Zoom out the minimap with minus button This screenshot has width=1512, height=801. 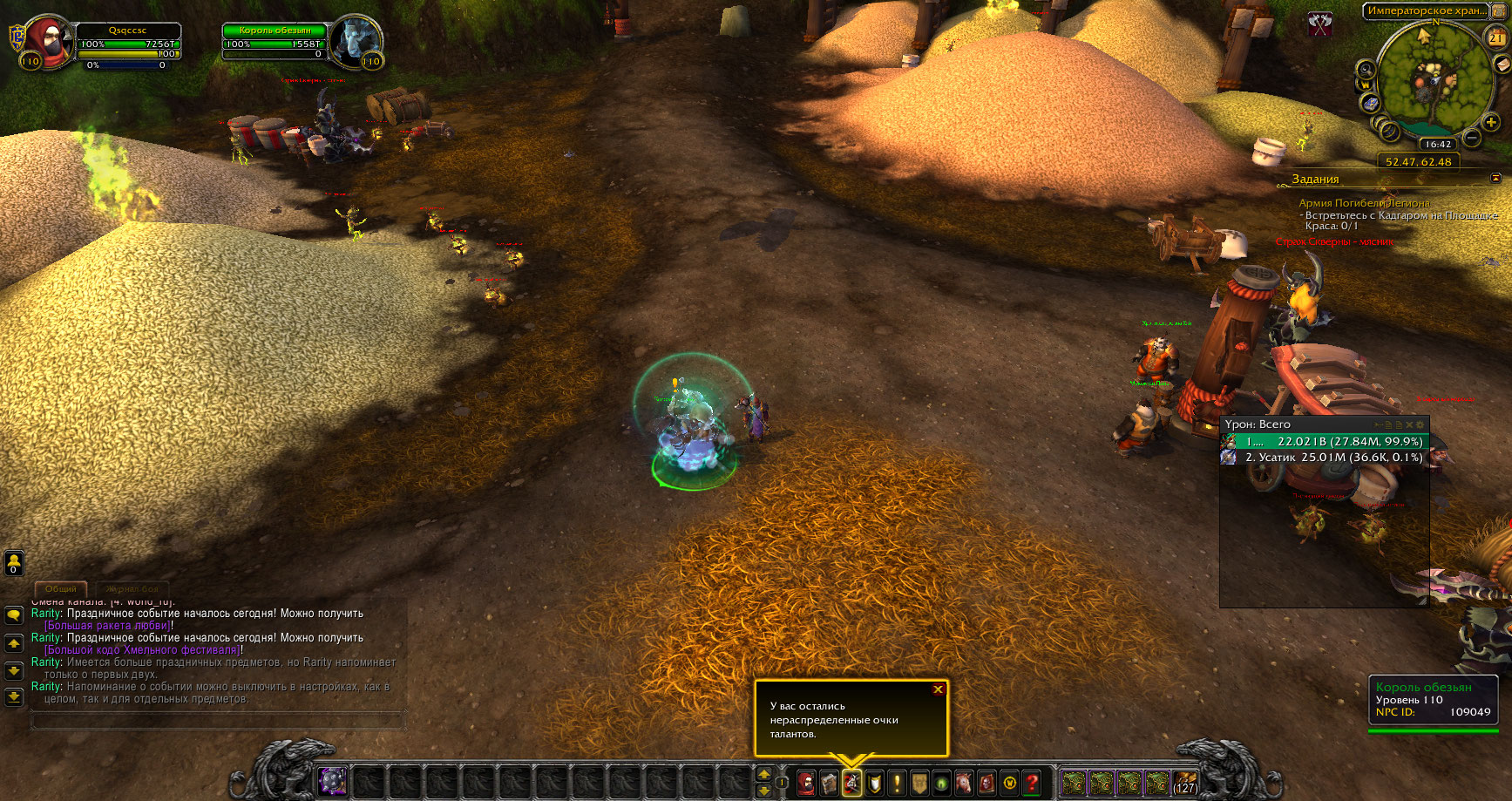coord(1472,138)
